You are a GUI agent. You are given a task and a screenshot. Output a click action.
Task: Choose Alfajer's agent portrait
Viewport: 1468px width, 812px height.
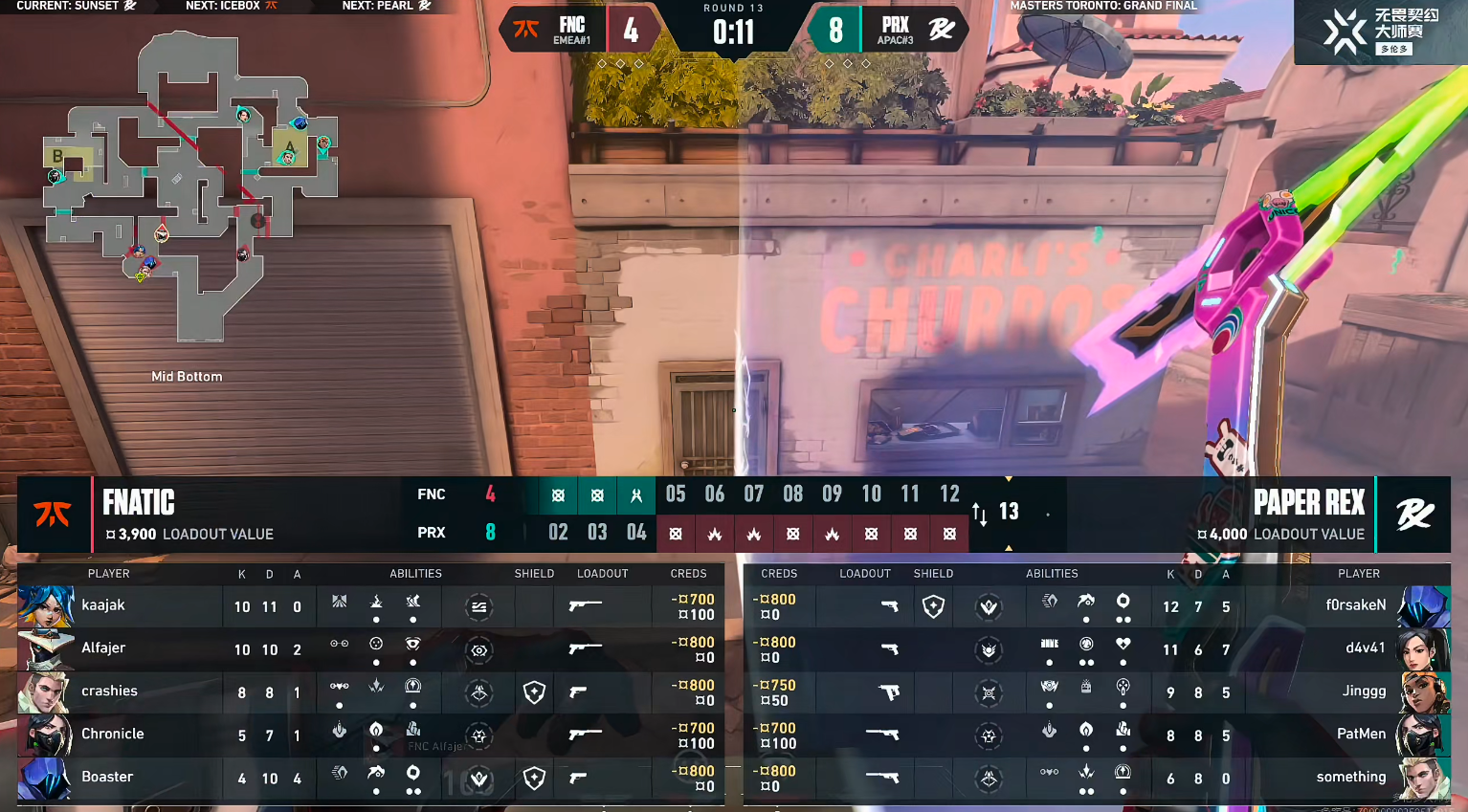45,649
